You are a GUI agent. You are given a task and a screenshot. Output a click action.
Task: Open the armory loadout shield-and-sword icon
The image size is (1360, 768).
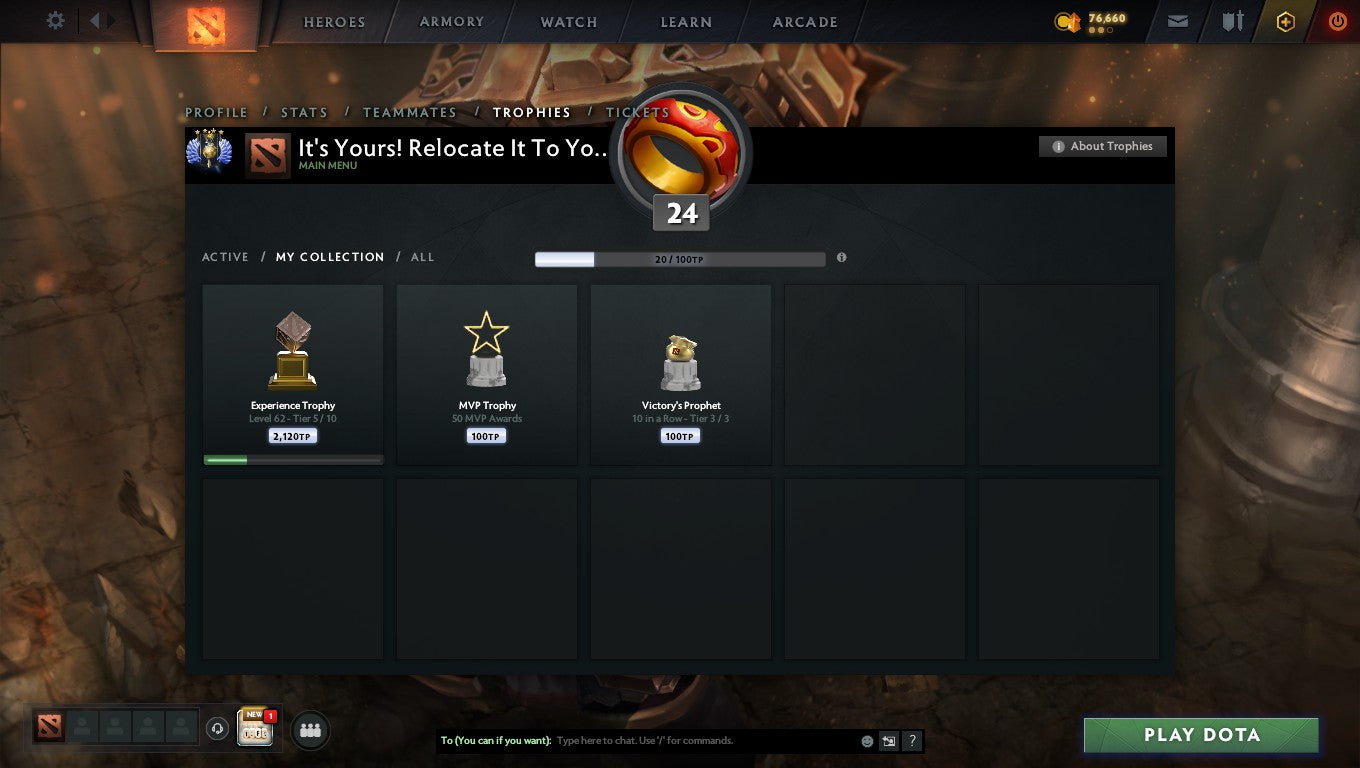[x=1231, y=21]
